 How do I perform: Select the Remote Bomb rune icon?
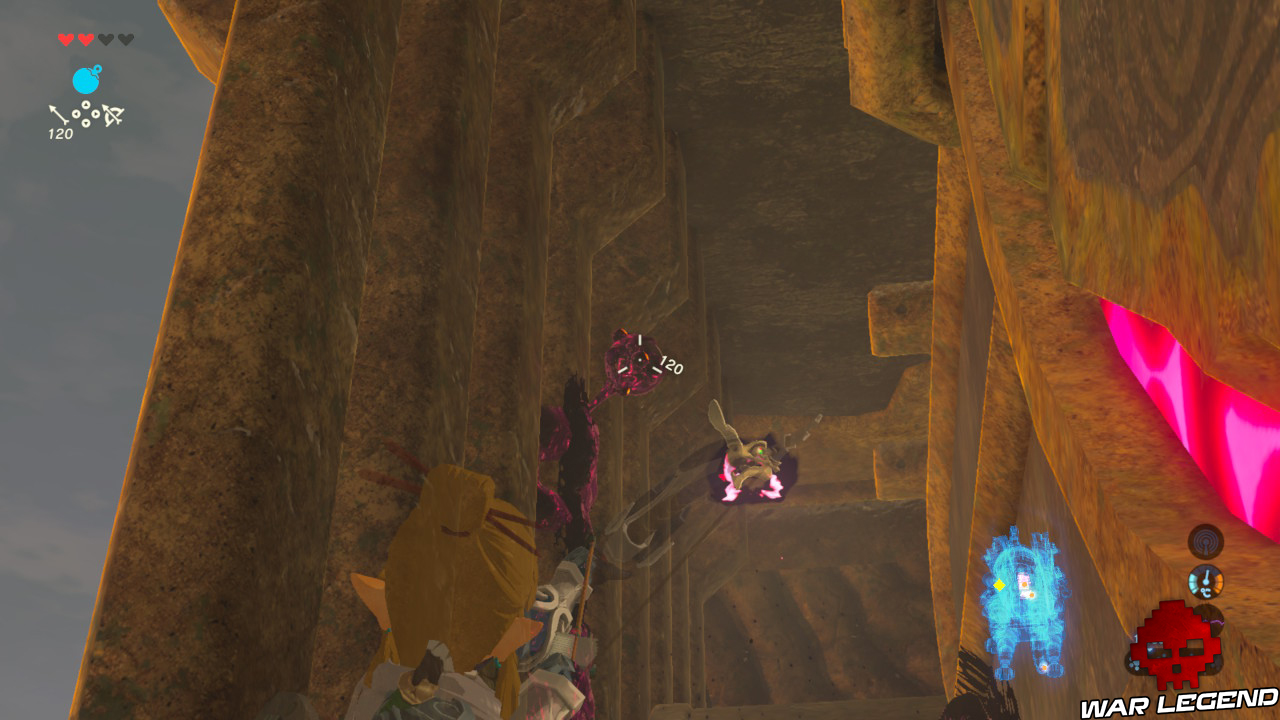tap(86, 78)
